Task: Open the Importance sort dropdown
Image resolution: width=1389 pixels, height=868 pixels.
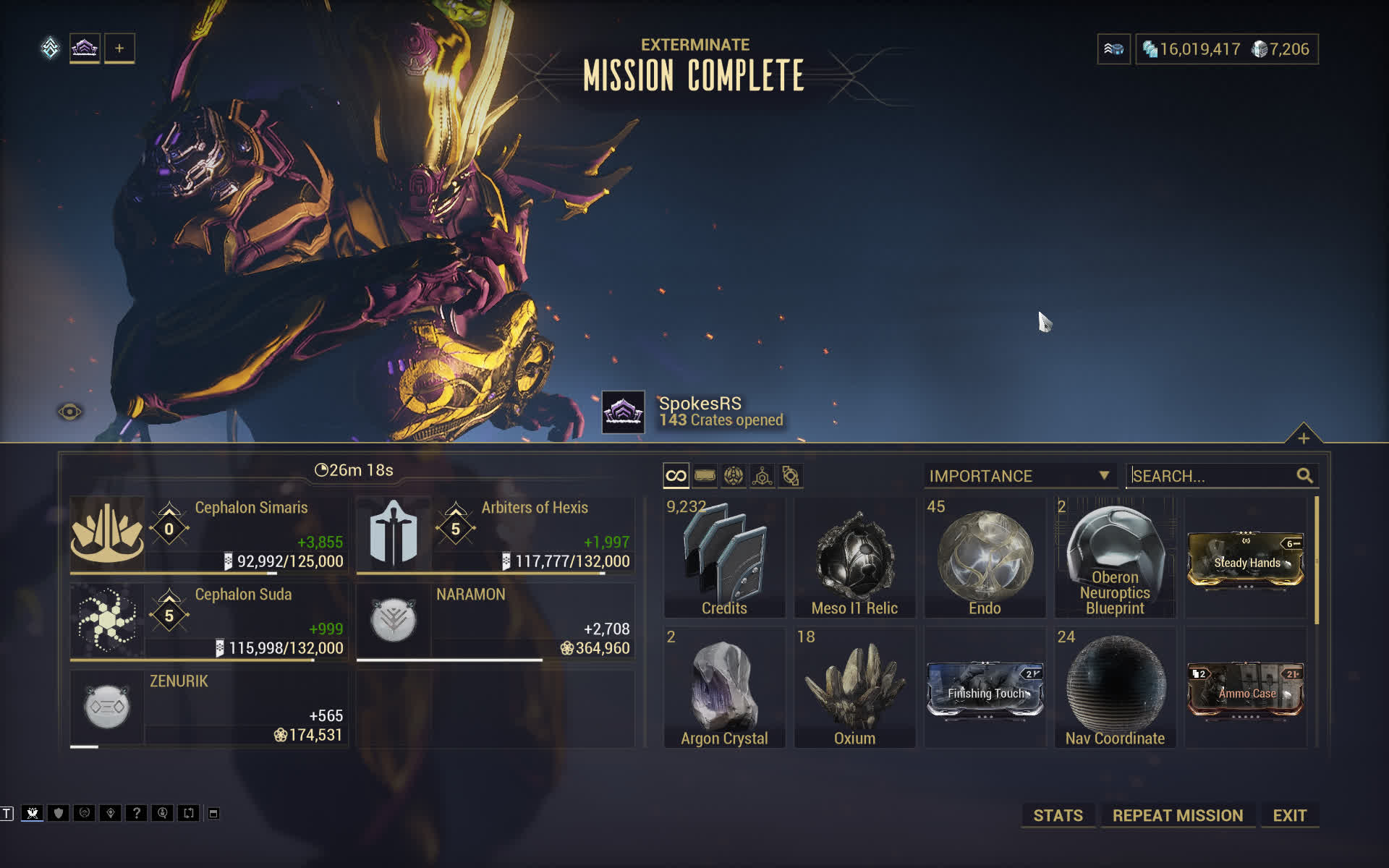Action: pyautogui.click(x=1019, y=476)
